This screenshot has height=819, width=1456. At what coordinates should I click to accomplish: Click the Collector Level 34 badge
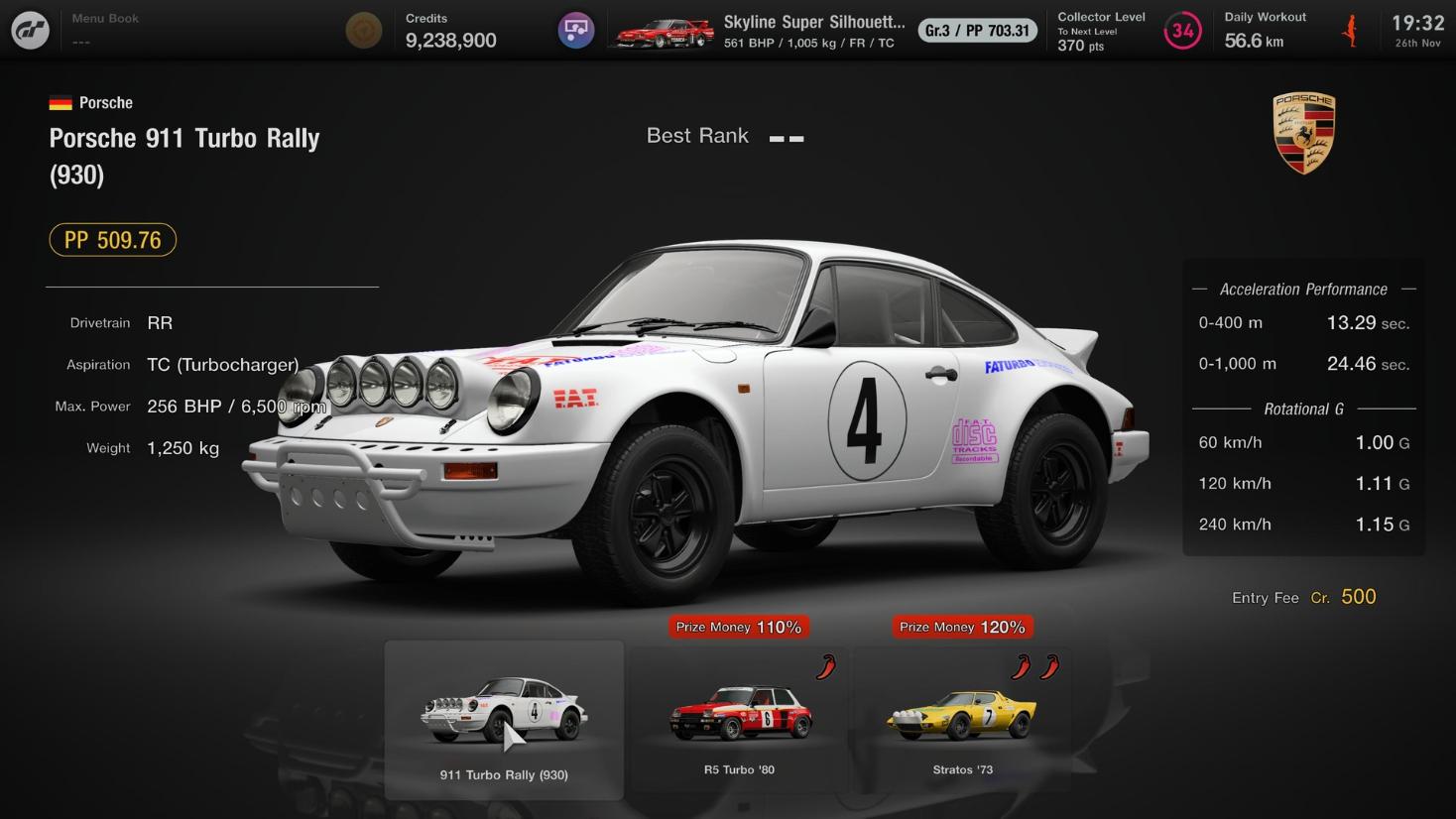(1182, 31)
